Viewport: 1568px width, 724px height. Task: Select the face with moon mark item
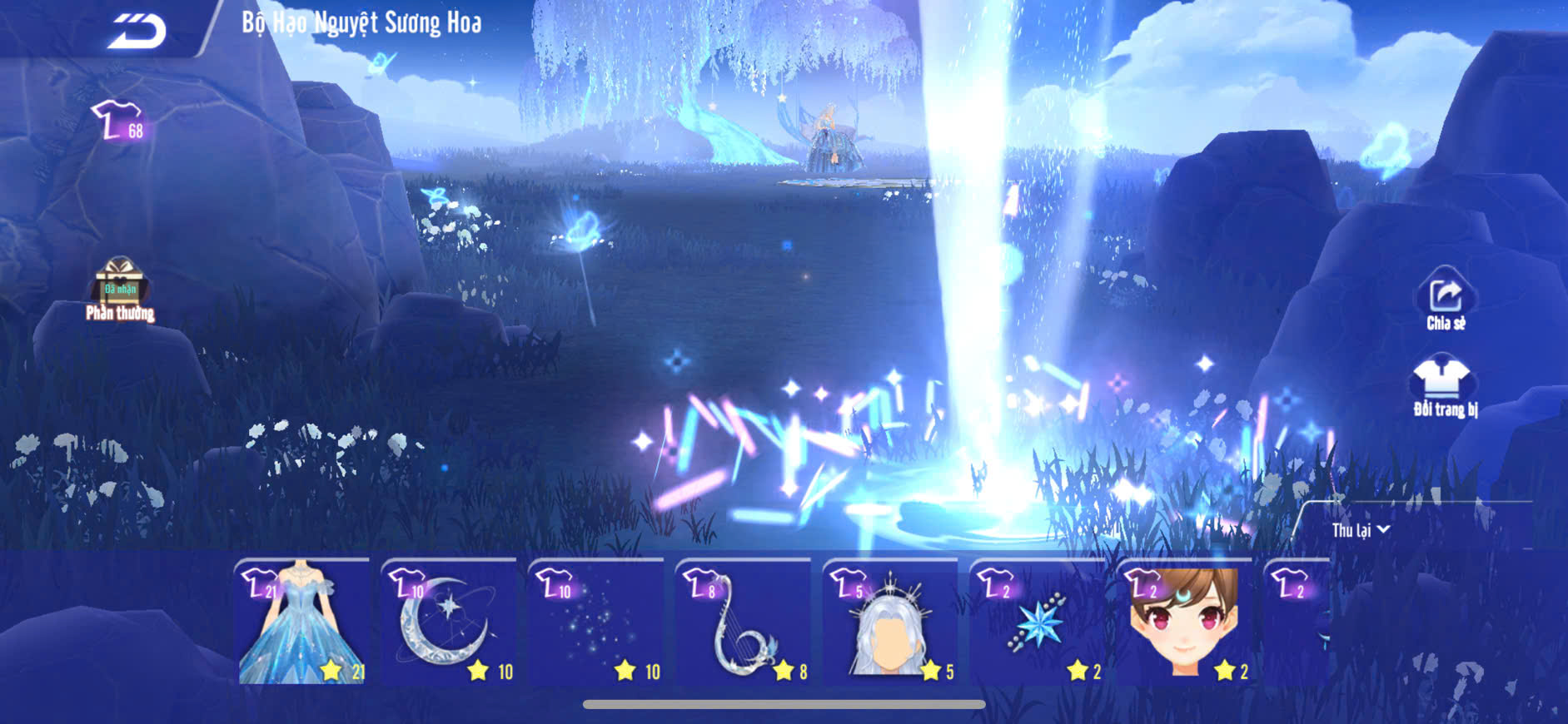click(1183, 622)
